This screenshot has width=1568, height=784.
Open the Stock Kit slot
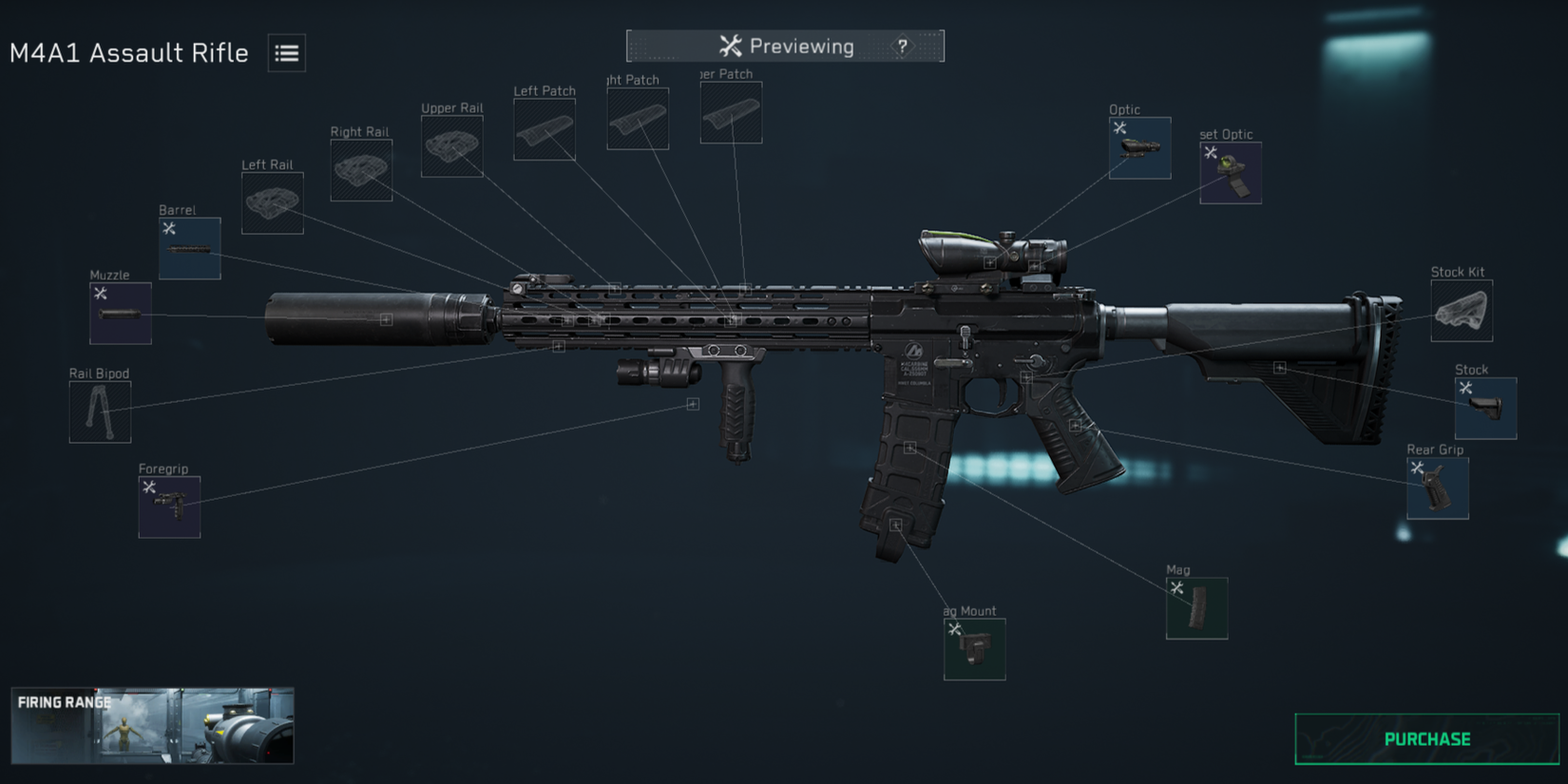pos(1461,311)
